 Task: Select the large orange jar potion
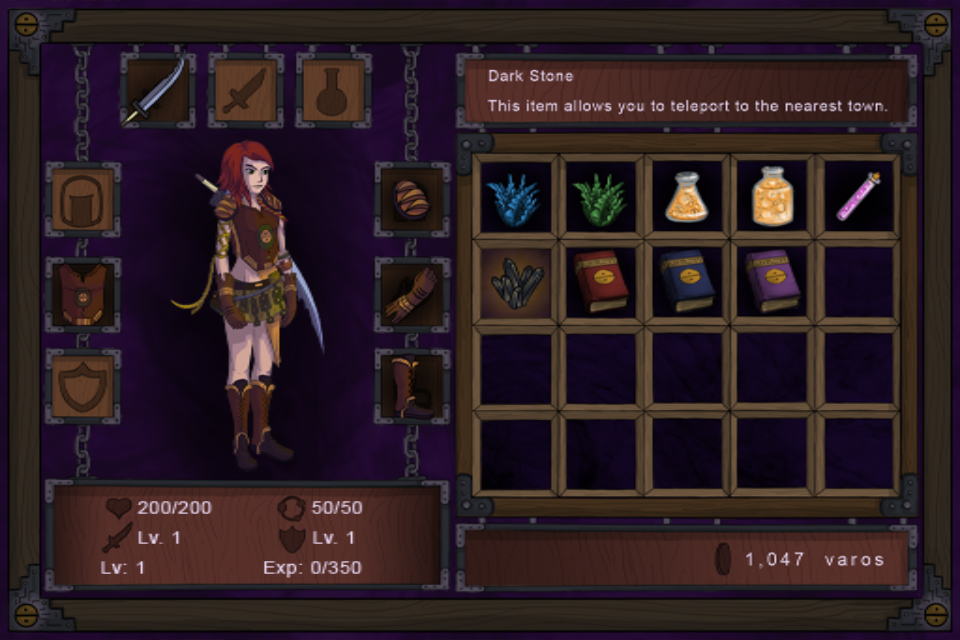coord(772,197)
